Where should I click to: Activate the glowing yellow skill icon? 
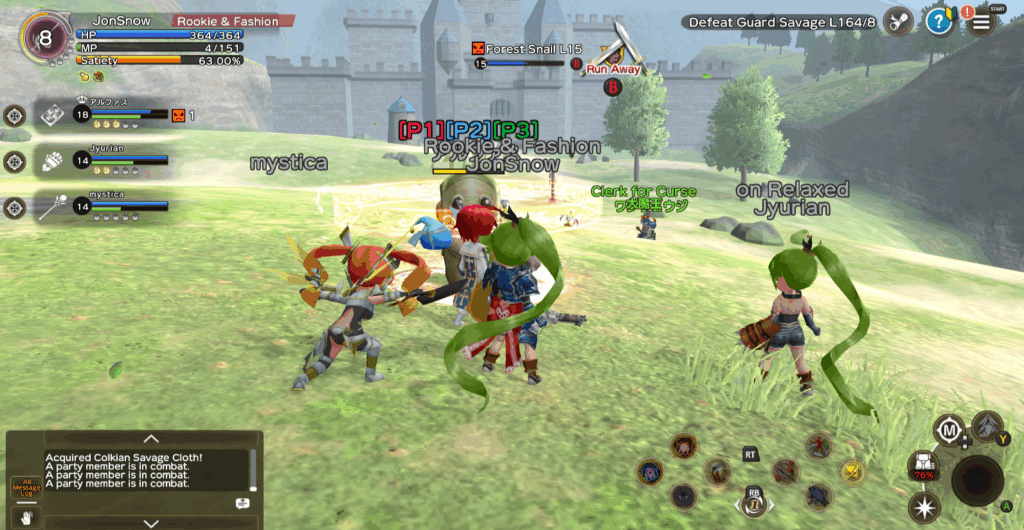[x=852, y=469]
